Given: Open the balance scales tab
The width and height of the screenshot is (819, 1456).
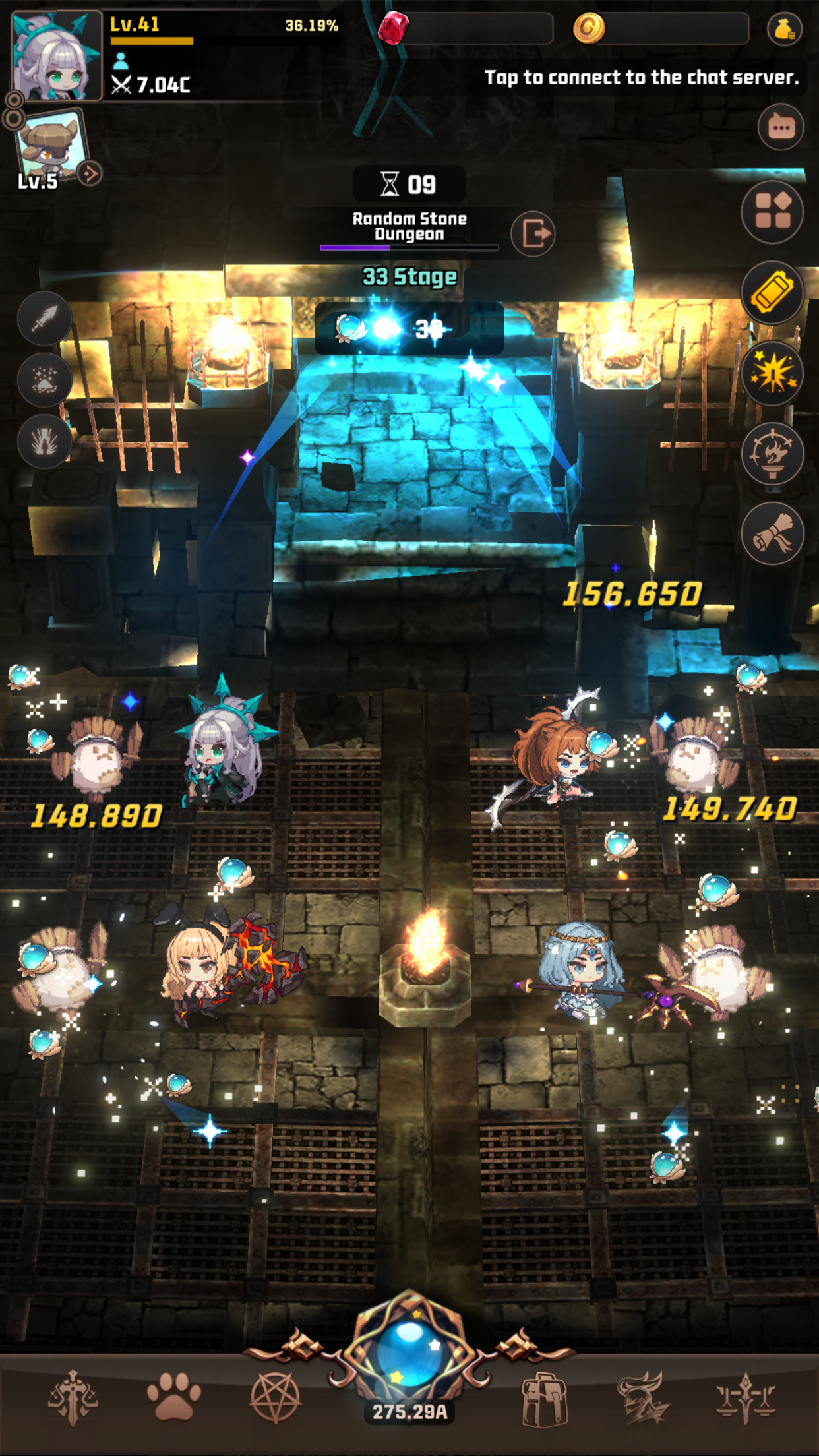Looking at the screenshot, I should pos(746,1397).
